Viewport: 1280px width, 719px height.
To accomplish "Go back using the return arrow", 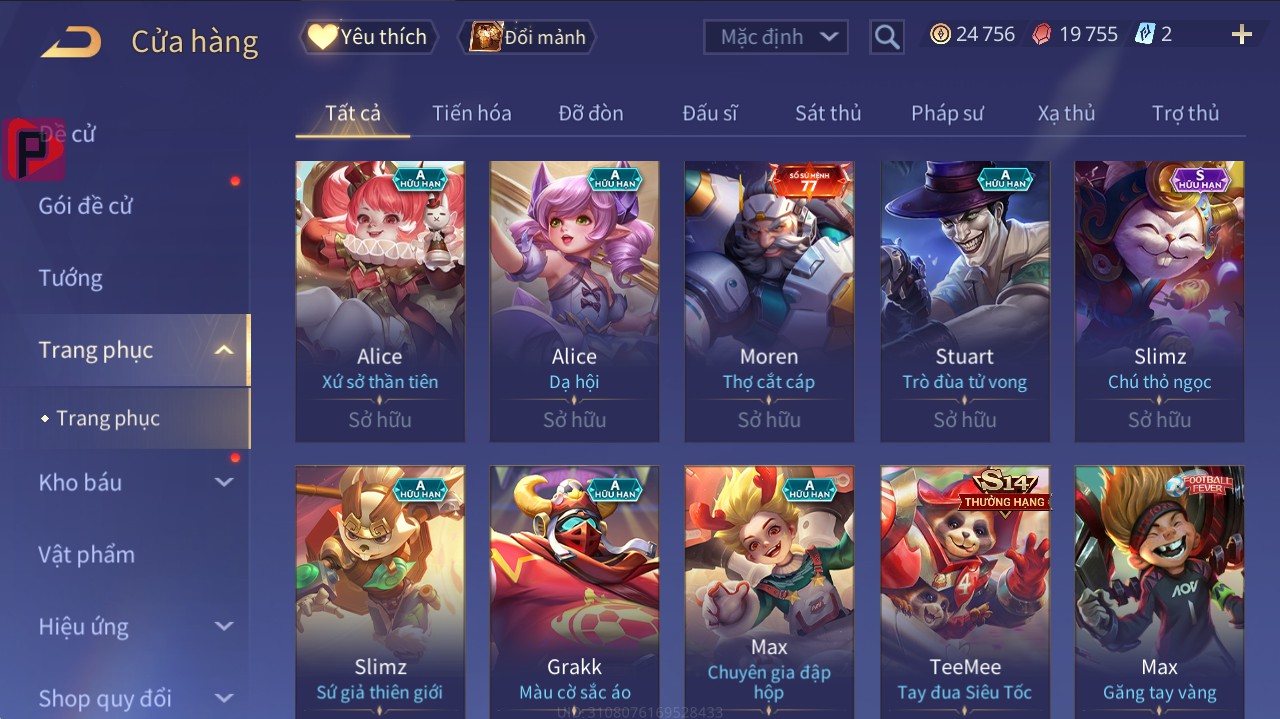I will pyautogui.click(x=71, y=42).
